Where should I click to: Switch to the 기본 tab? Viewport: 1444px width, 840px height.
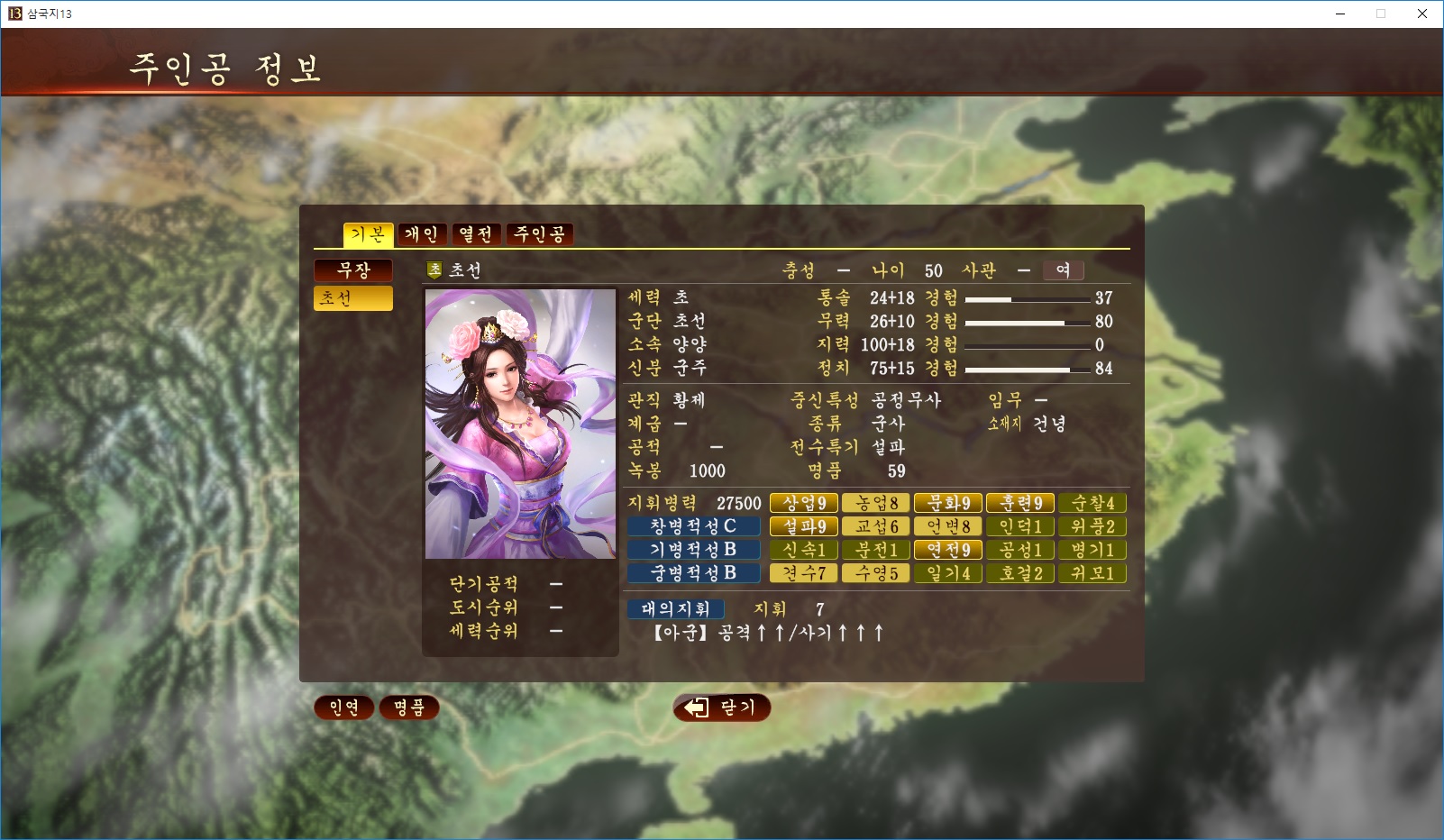click(368, 234)
